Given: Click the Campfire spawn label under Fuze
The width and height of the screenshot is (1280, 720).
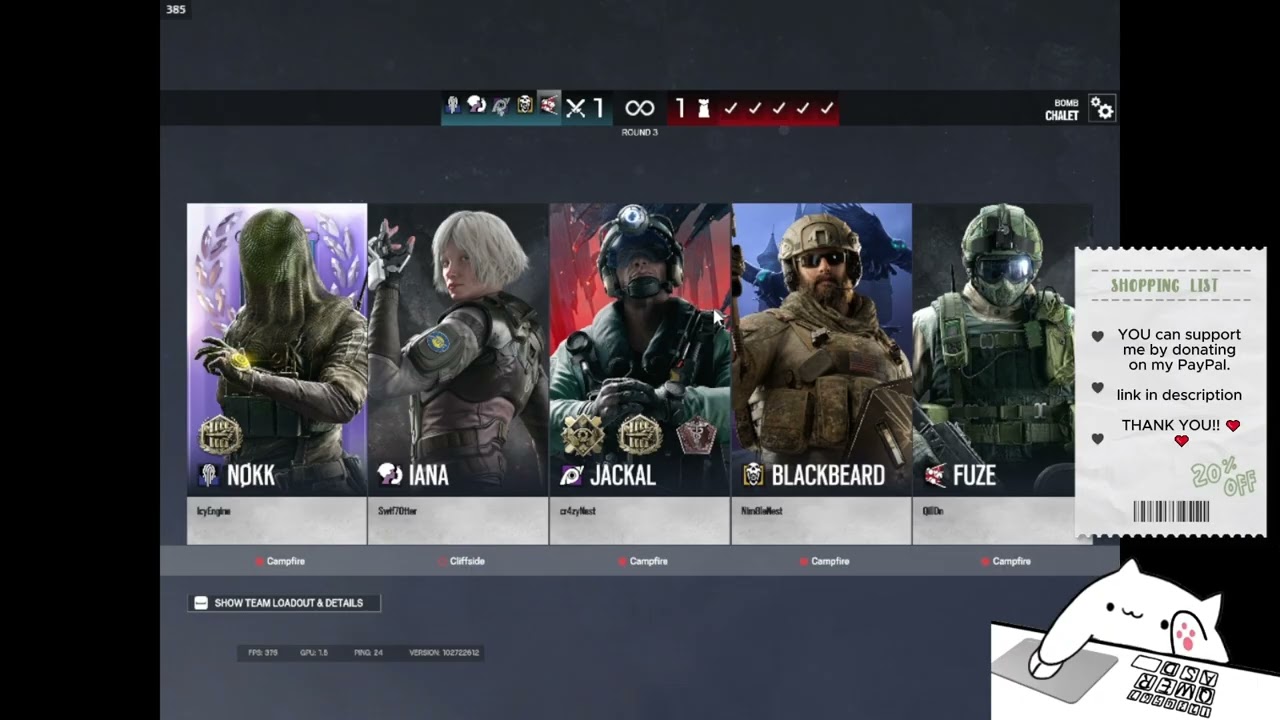Looking at the screenshot, I should click(x=1011, y=561).
